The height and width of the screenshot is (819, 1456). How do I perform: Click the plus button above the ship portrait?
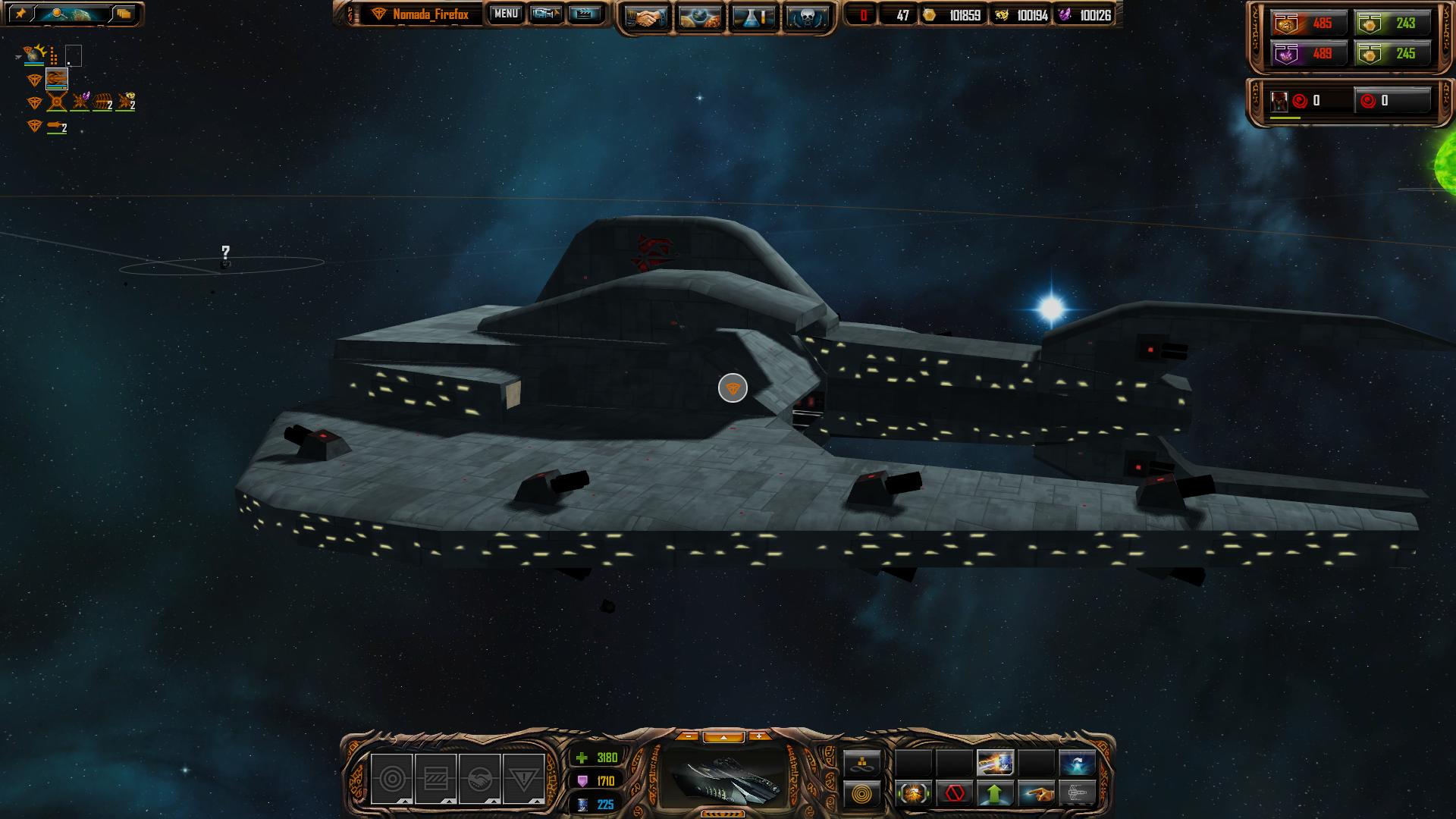[758, 736]
